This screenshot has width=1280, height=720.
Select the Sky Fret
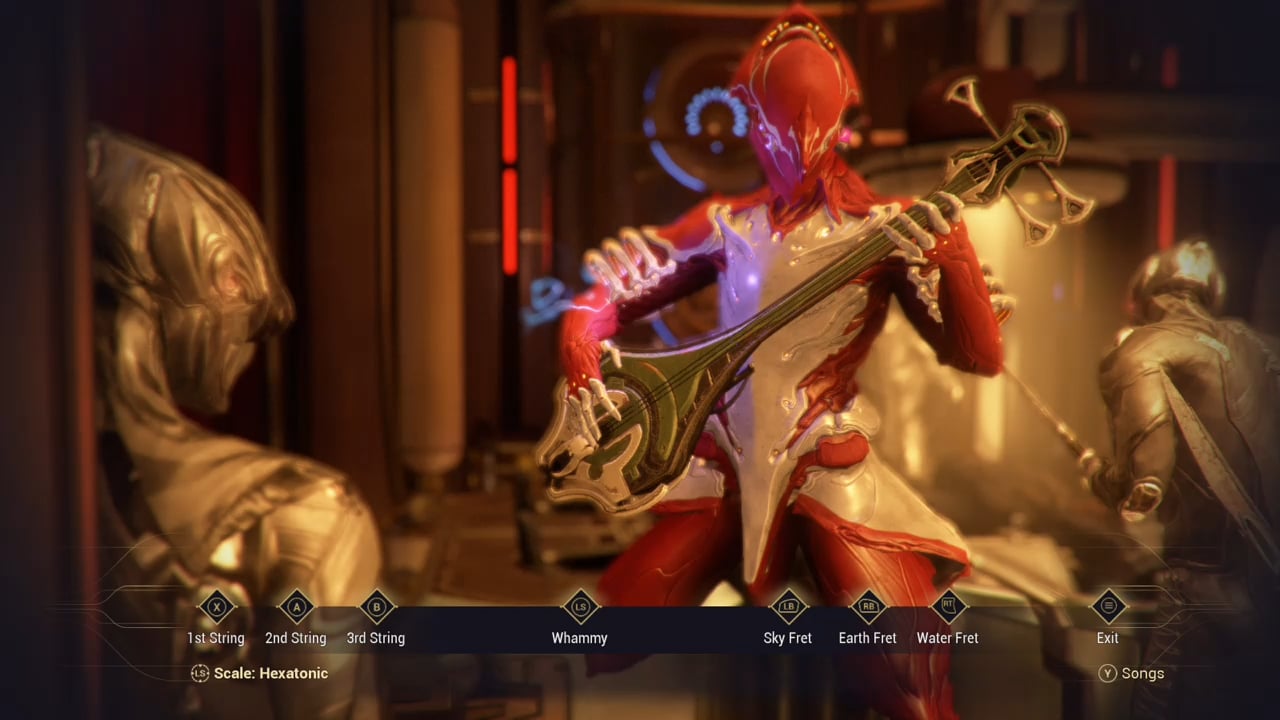tap(788, 607)
